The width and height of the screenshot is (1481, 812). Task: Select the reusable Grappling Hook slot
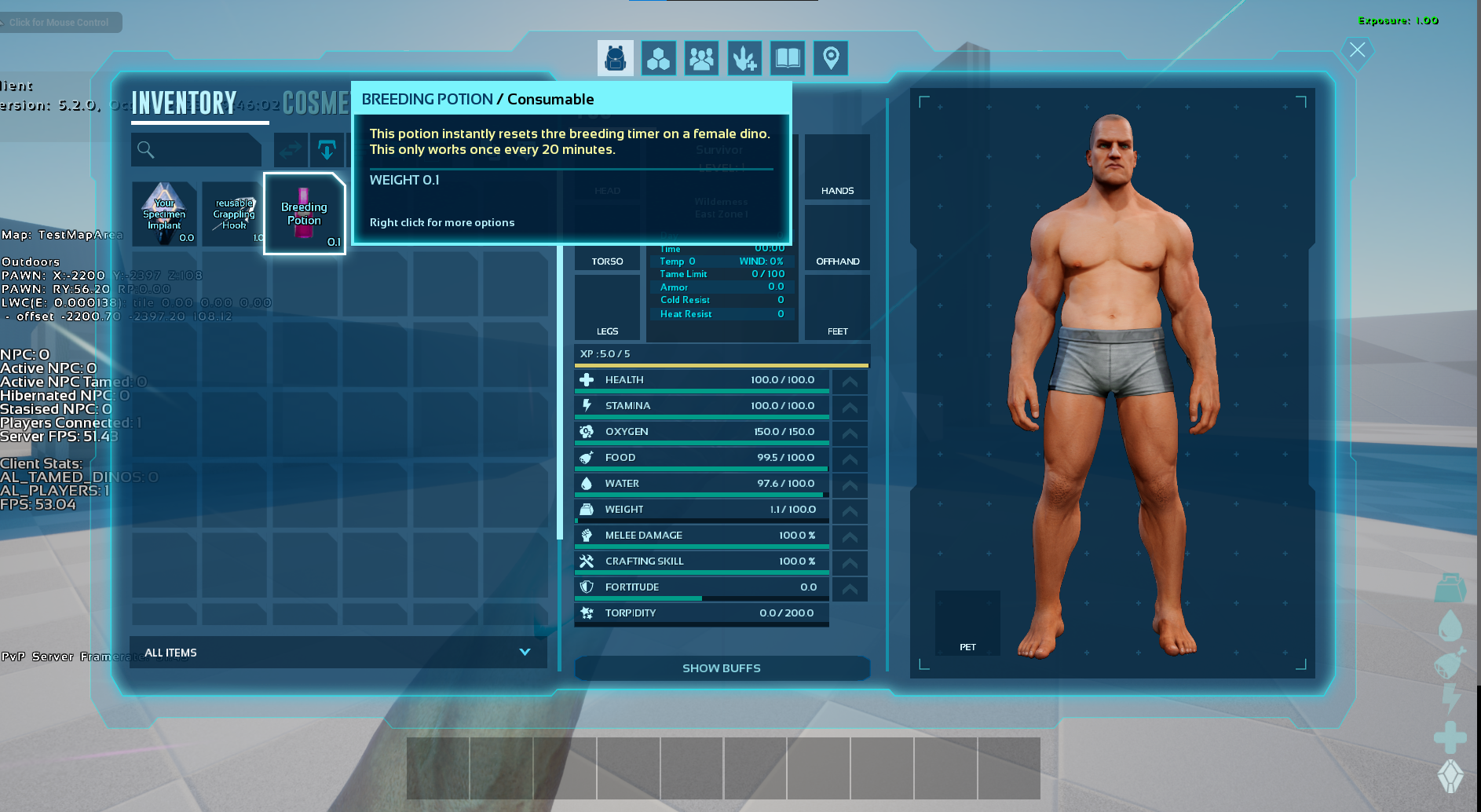233,214
